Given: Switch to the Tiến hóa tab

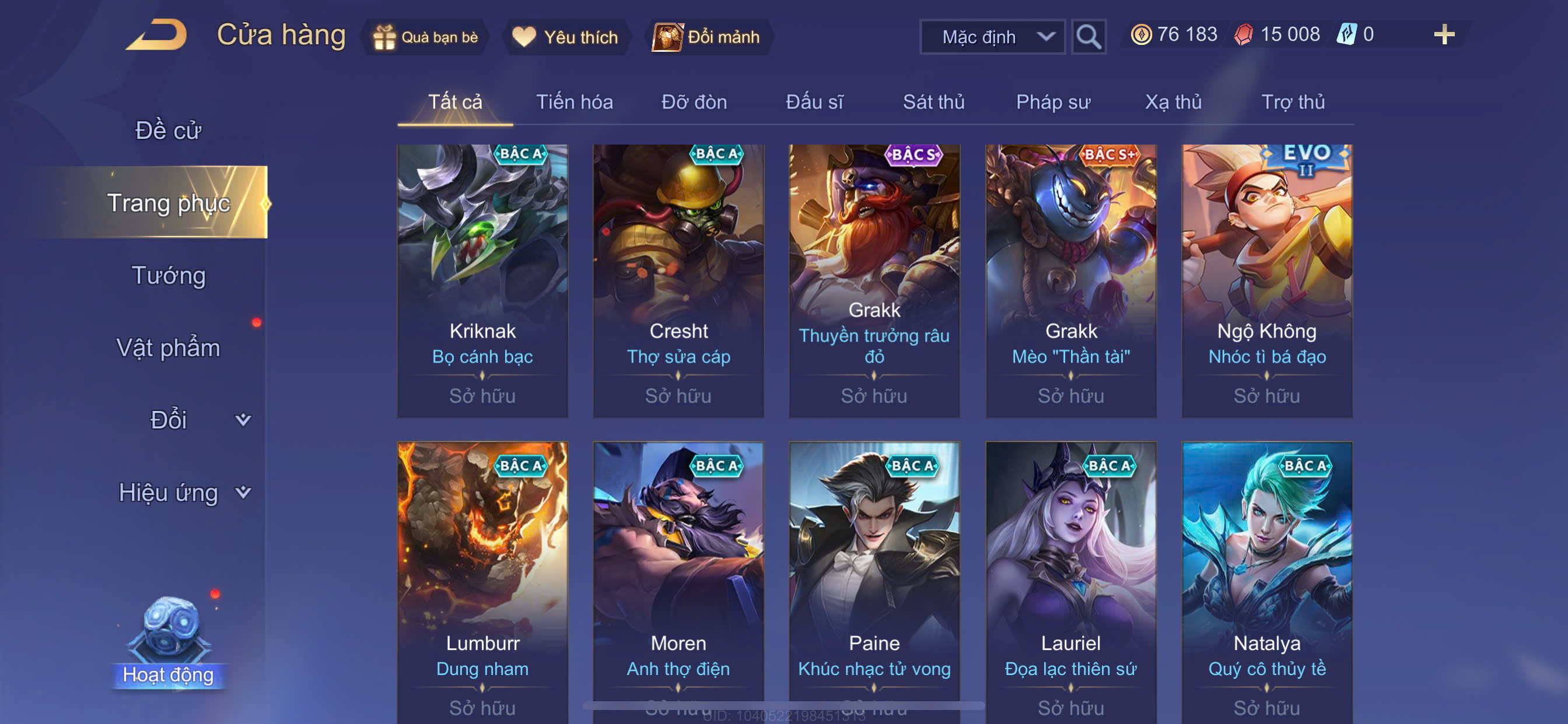Looking at the screenshot, I should tap(574, 101).
